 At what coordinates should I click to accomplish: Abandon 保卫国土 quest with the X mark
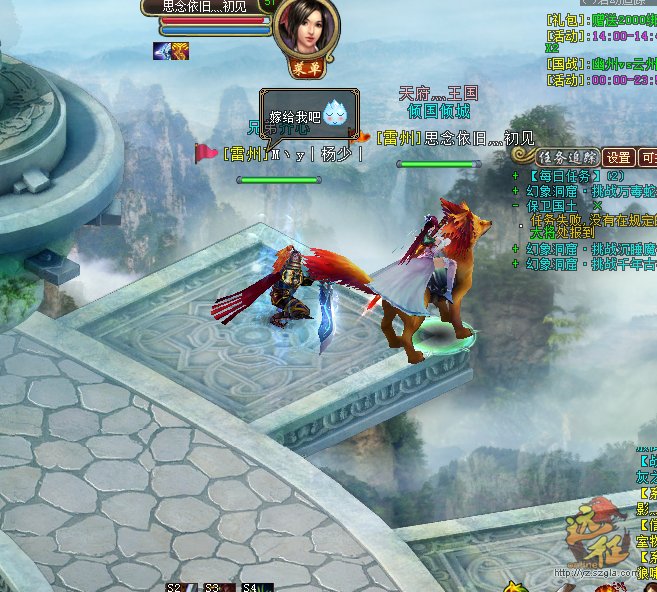point(597,205)
